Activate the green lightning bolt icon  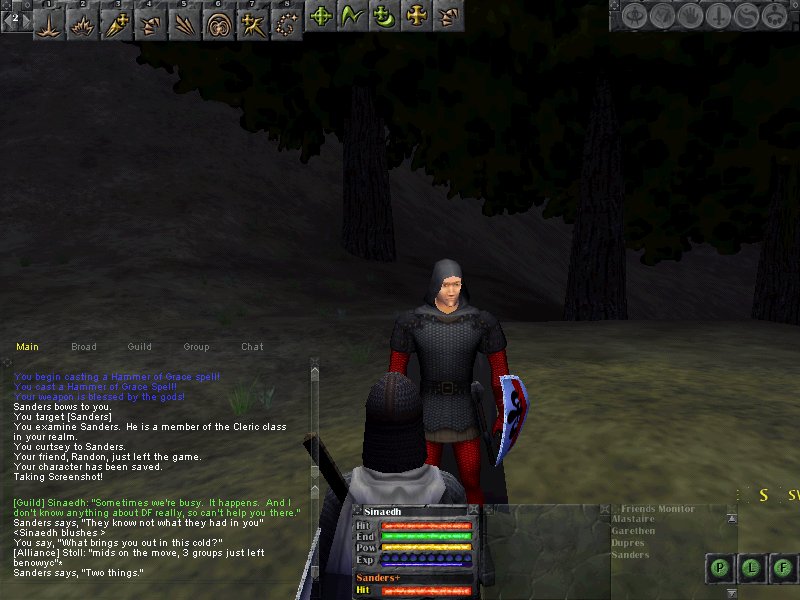click(351, 16)
